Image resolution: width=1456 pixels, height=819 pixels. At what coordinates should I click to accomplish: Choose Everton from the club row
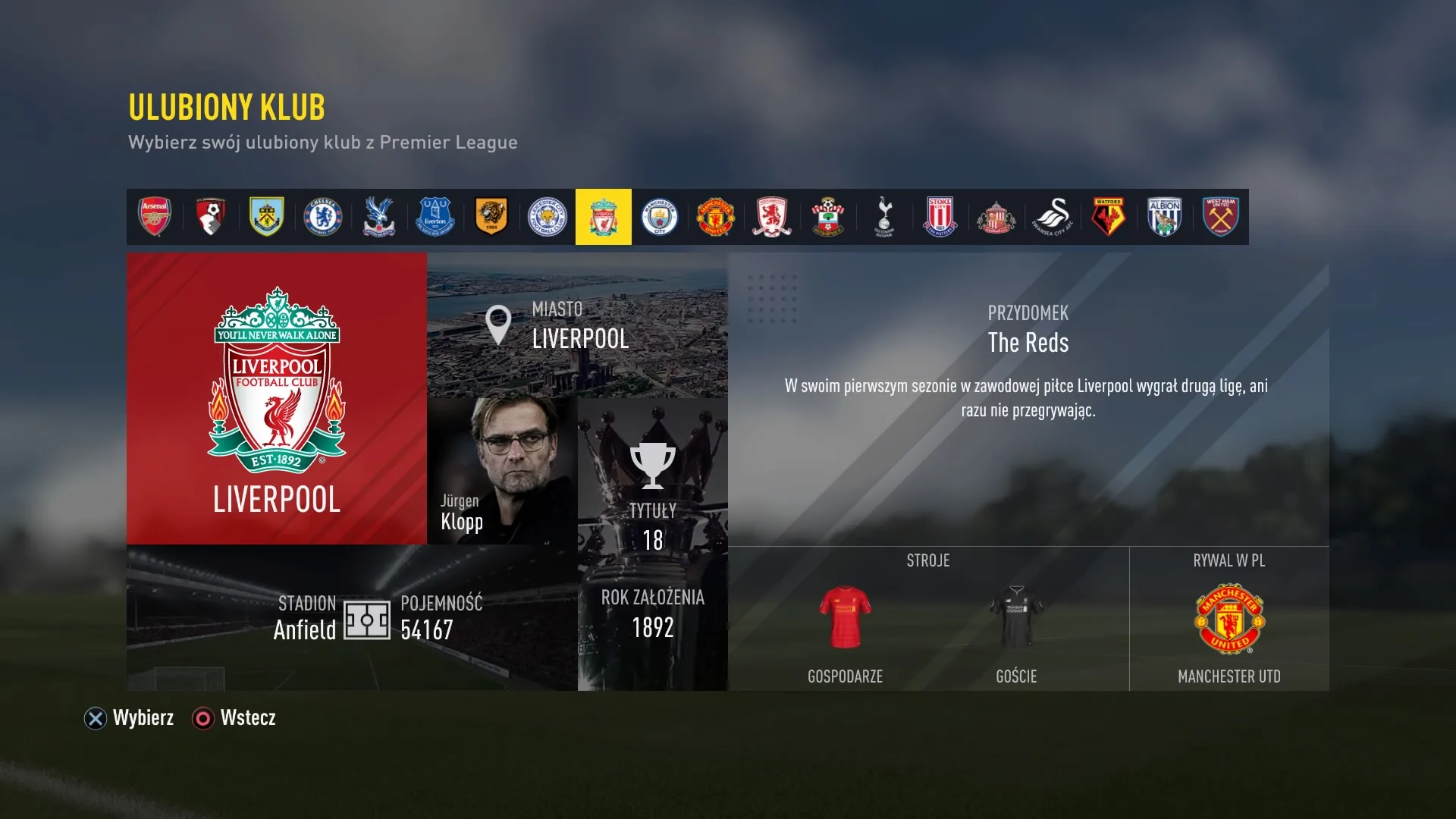click(435, 217)
